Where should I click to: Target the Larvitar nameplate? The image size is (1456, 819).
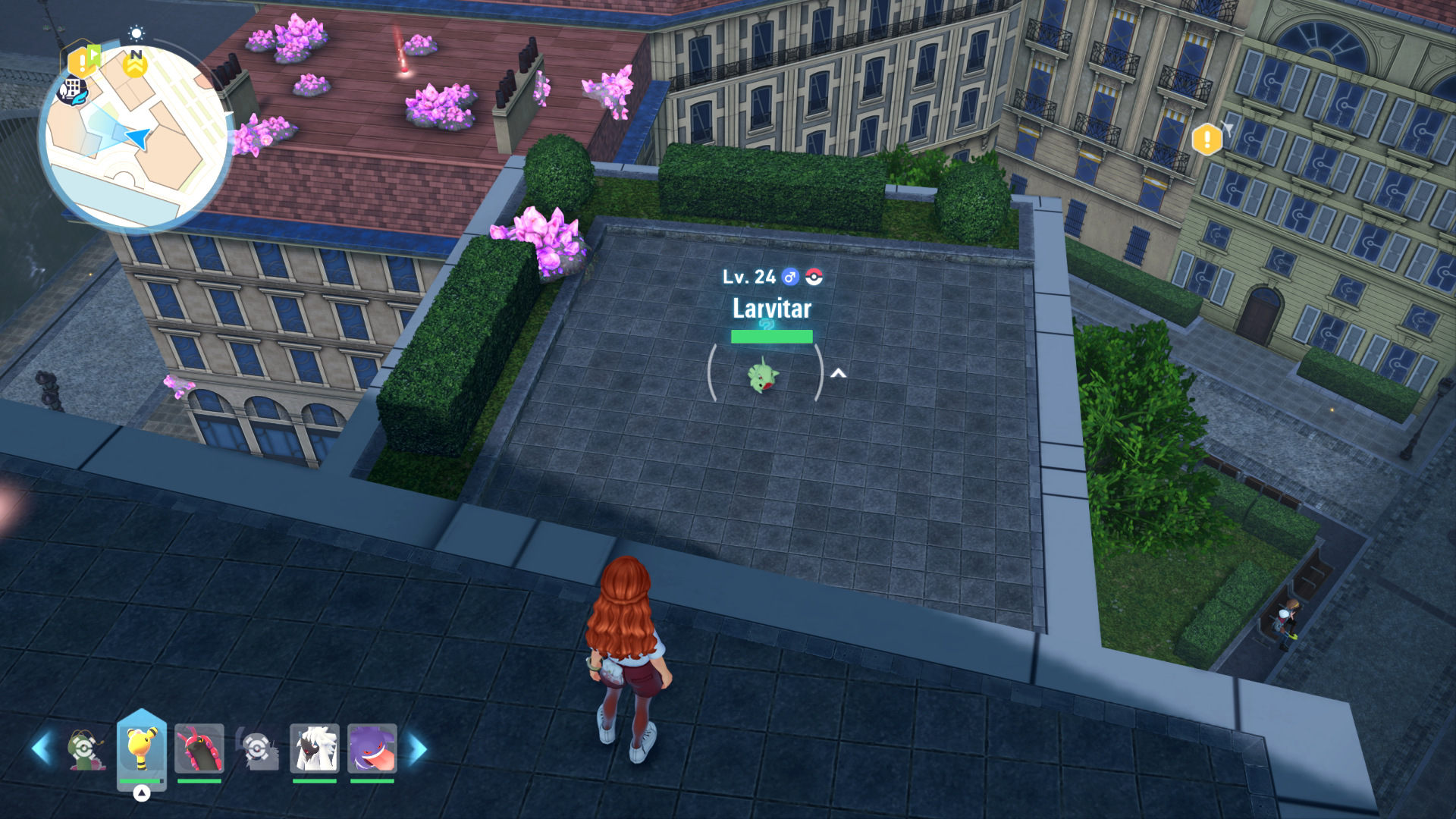(771, 309)
